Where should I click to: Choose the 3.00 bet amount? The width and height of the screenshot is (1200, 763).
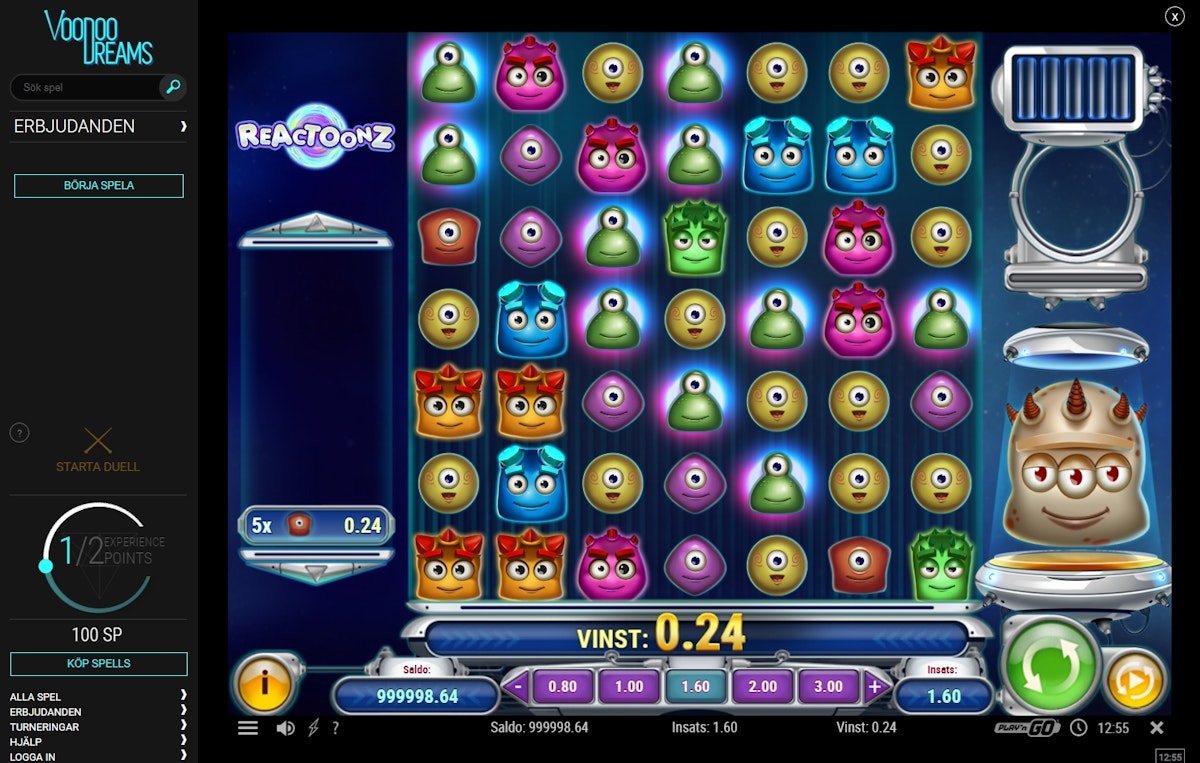pos(828,686)
